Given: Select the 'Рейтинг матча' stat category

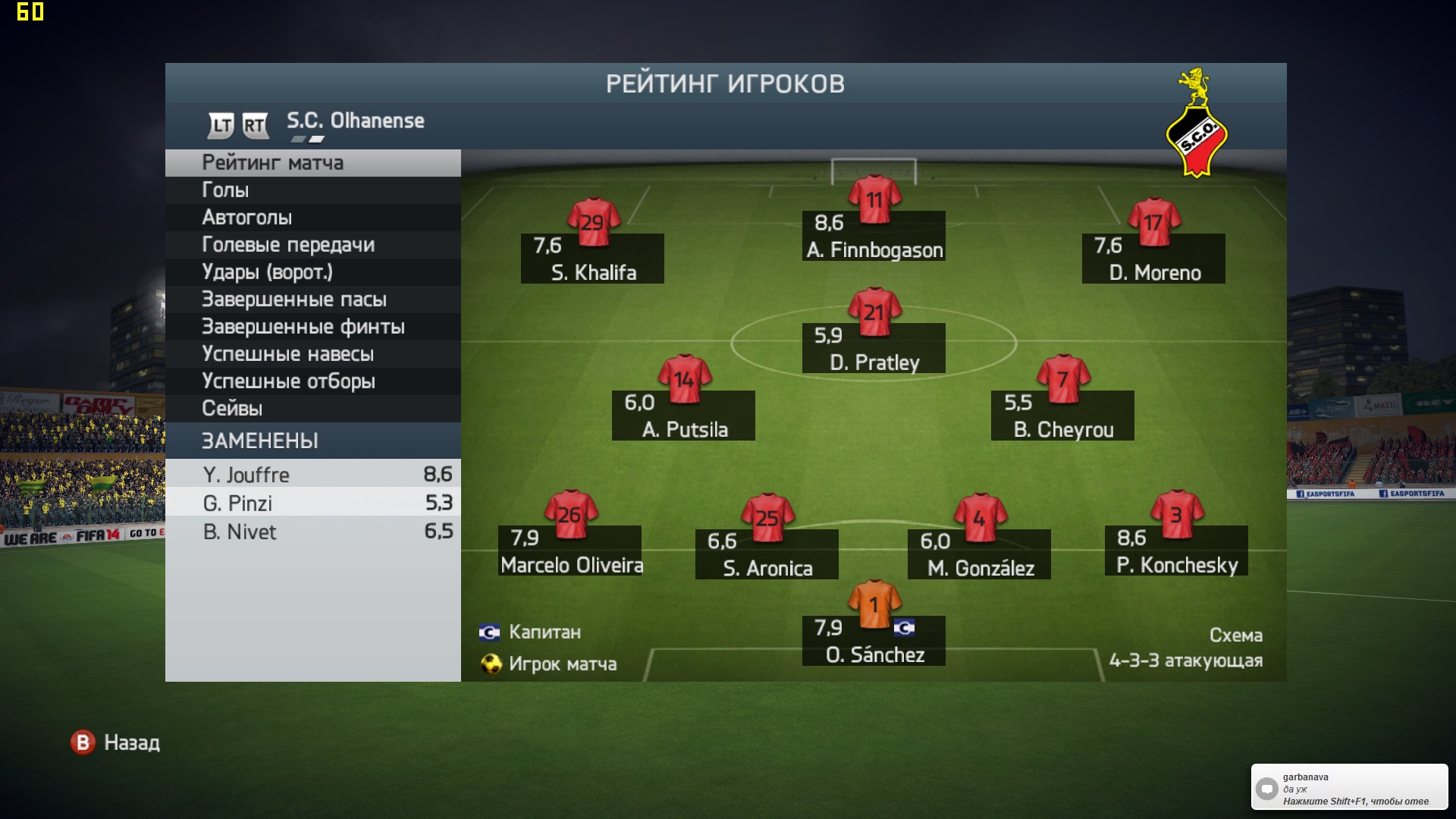Looking at the screenshot, I should (312, 163).
